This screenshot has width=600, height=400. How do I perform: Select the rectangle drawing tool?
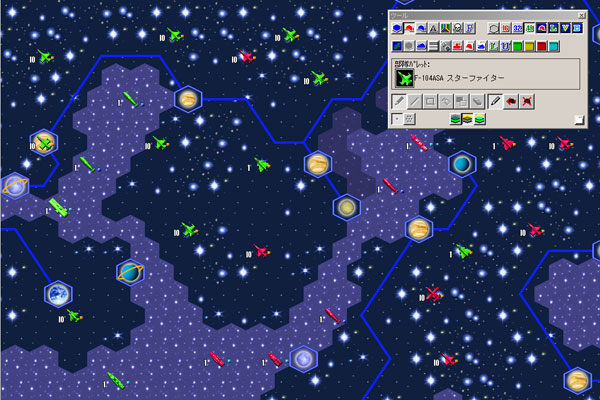point(430,101)
